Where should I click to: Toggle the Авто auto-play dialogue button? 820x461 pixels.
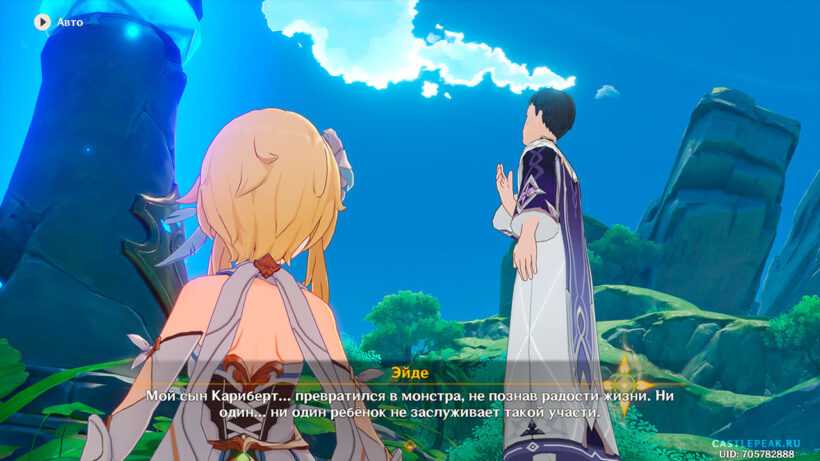point(43,21)
